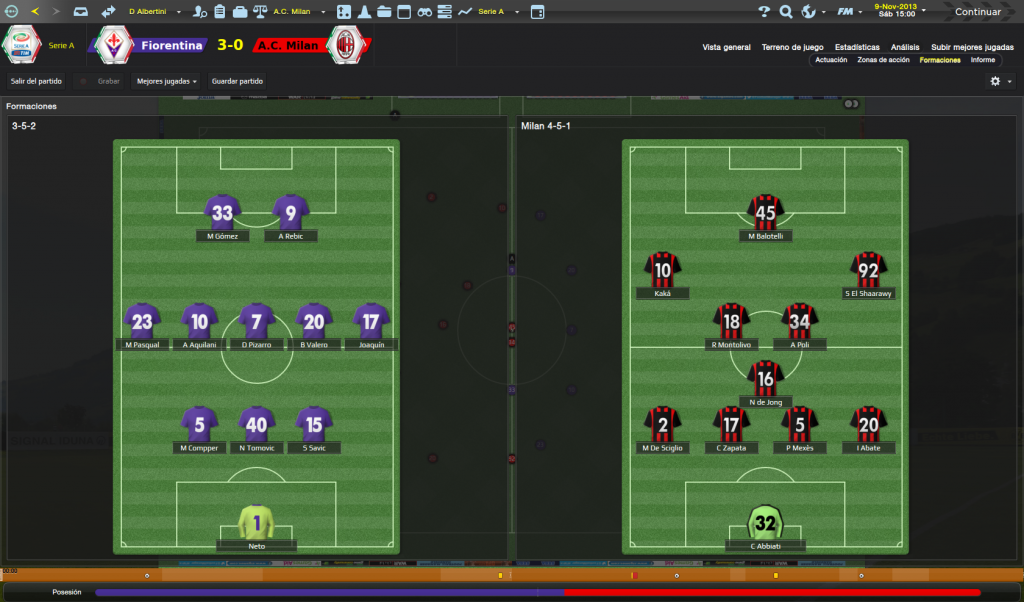Select Balotelli's number 45 shirt
The height and width of the screenshot is (602, 1024).
point(765,213)
